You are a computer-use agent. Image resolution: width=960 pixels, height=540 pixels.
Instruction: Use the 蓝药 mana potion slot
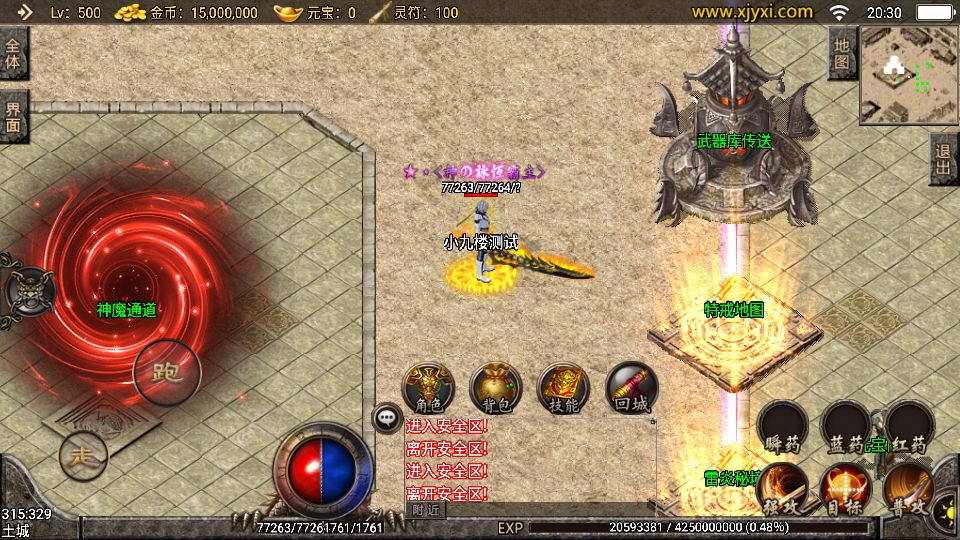point(845,427)
